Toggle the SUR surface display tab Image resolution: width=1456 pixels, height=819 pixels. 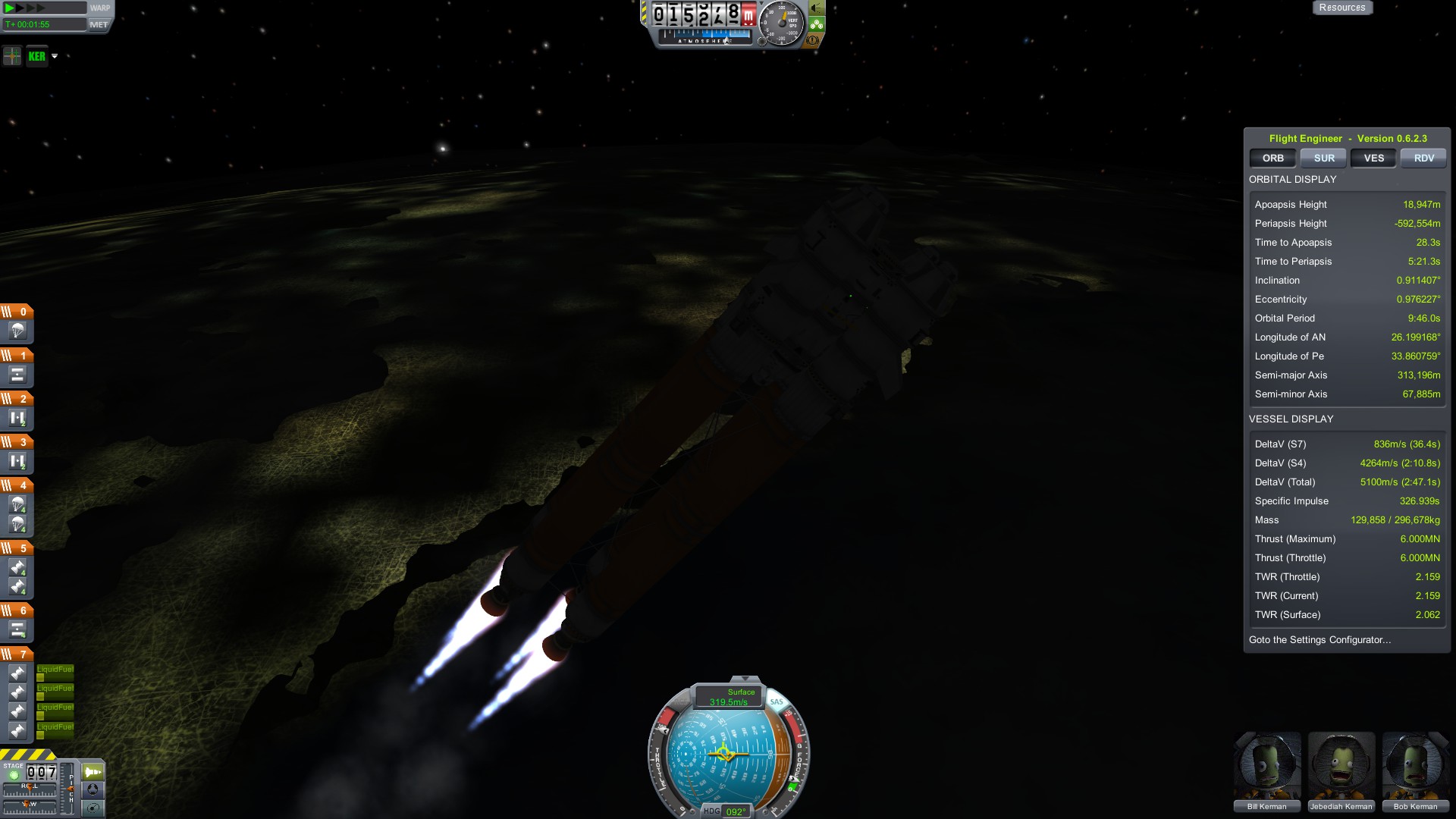pyautogui.click(x=1323, y=158)
